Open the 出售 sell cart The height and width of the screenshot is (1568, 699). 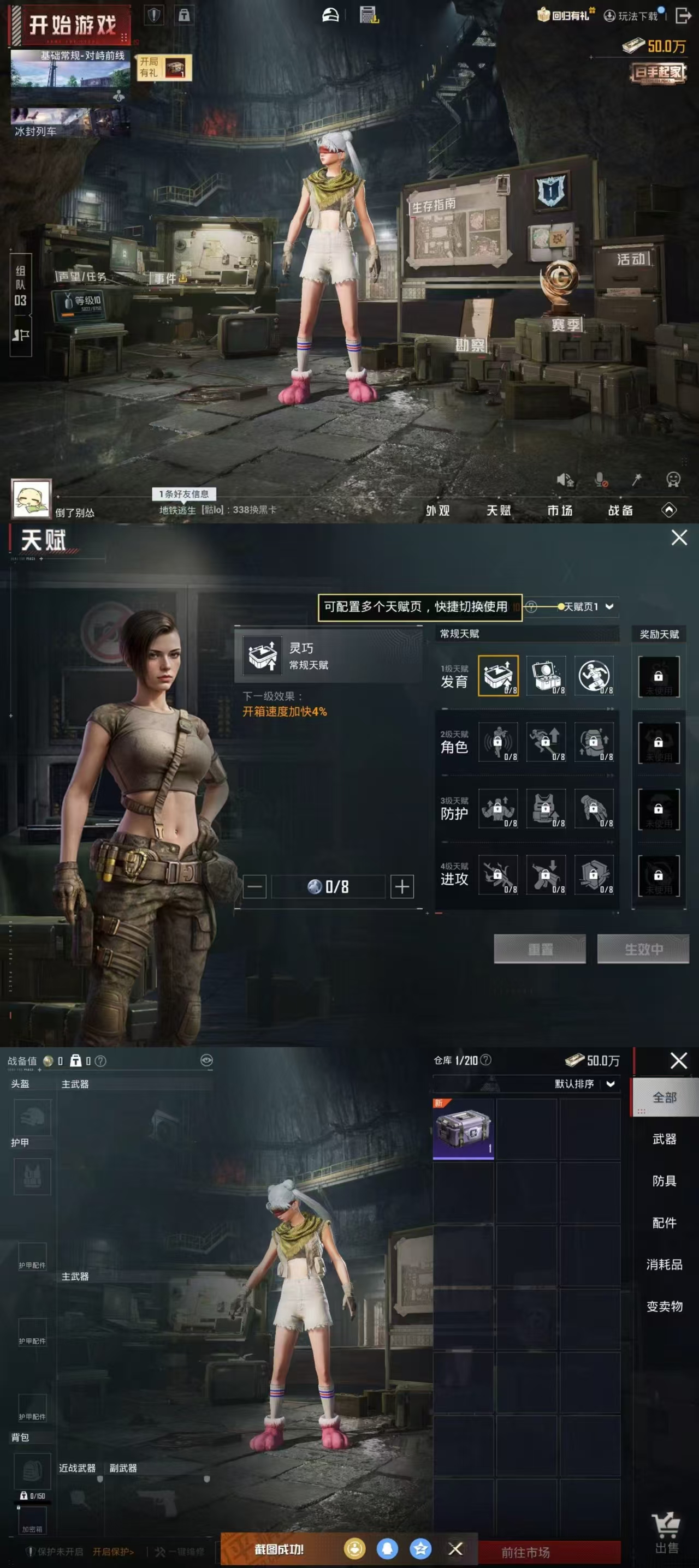pos(666,1535)
